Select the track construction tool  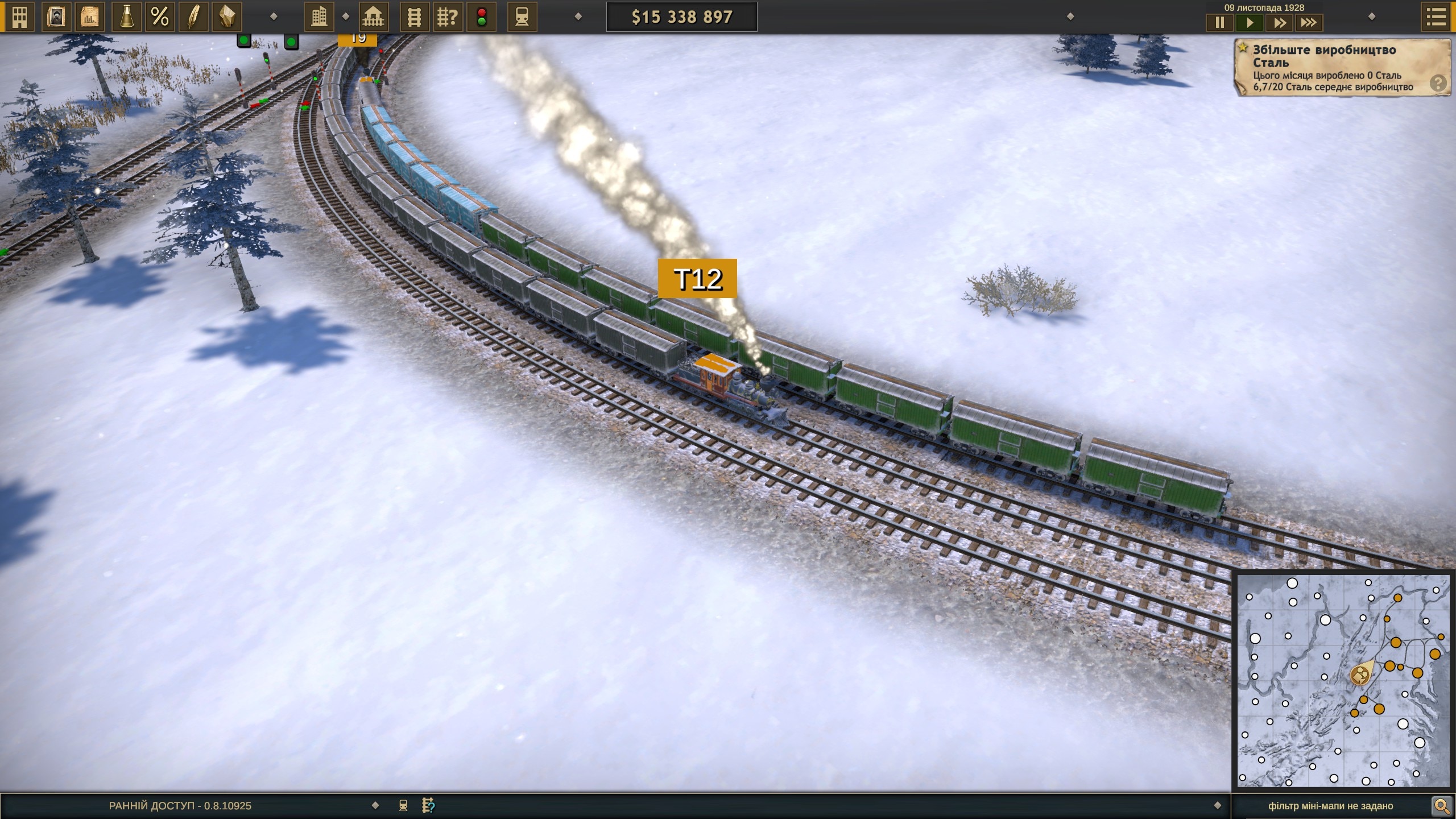[414, 16]
